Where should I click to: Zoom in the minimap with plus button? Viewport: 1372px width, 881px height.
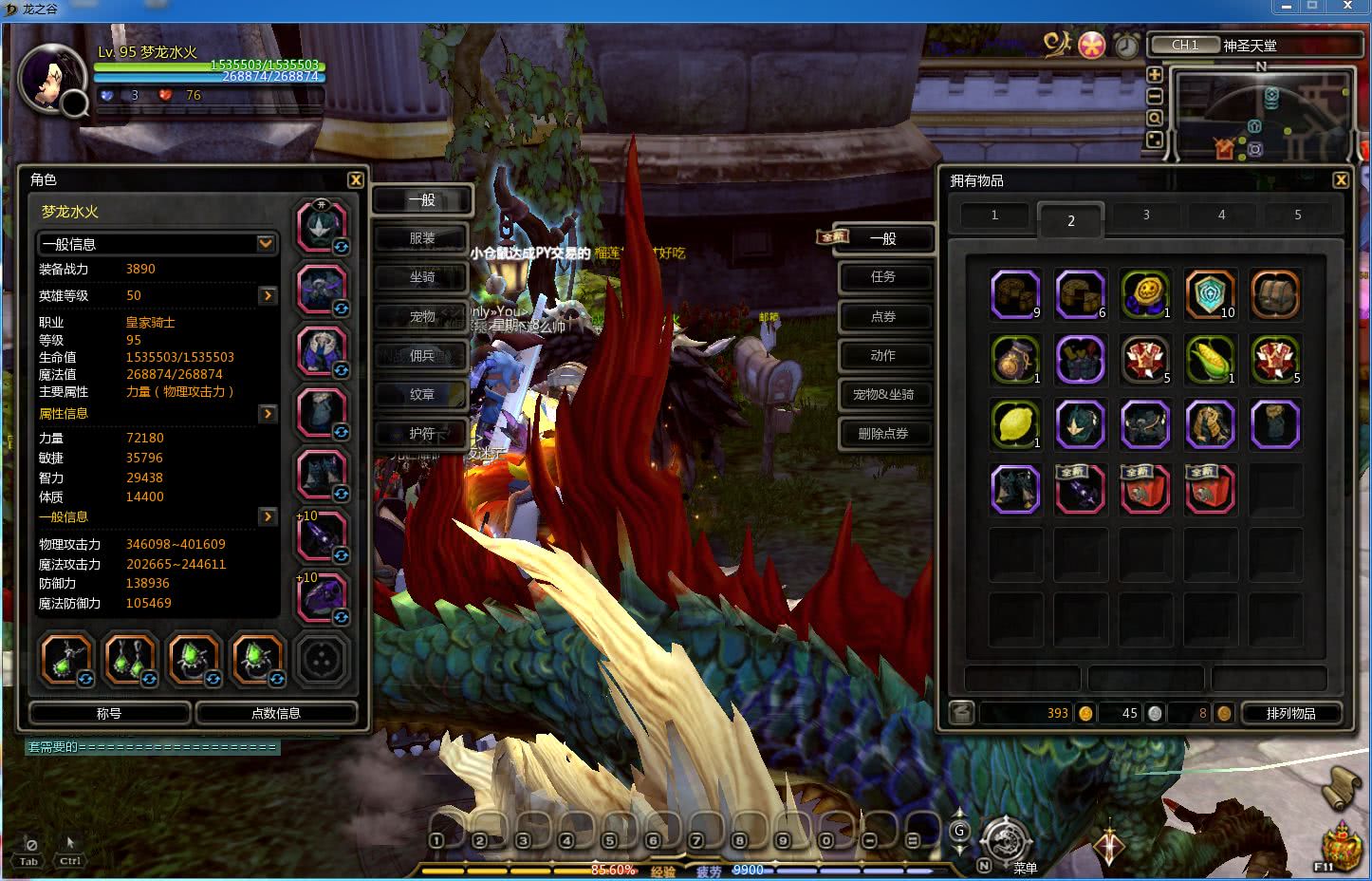click(x=1155, y=75)
